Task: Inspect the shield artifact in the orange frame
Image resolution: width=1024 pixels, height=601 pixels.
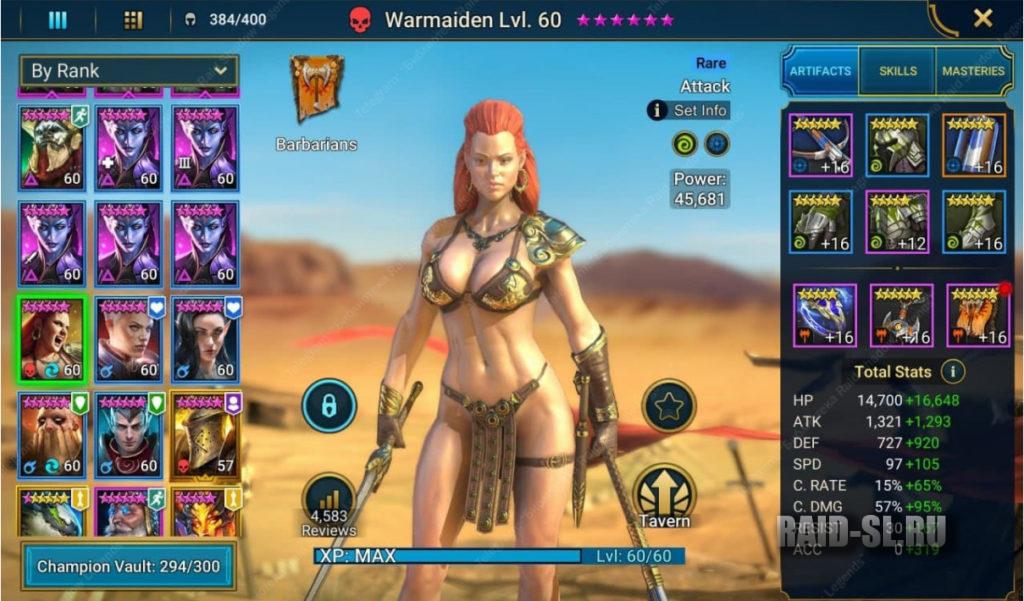Action: 974,146
